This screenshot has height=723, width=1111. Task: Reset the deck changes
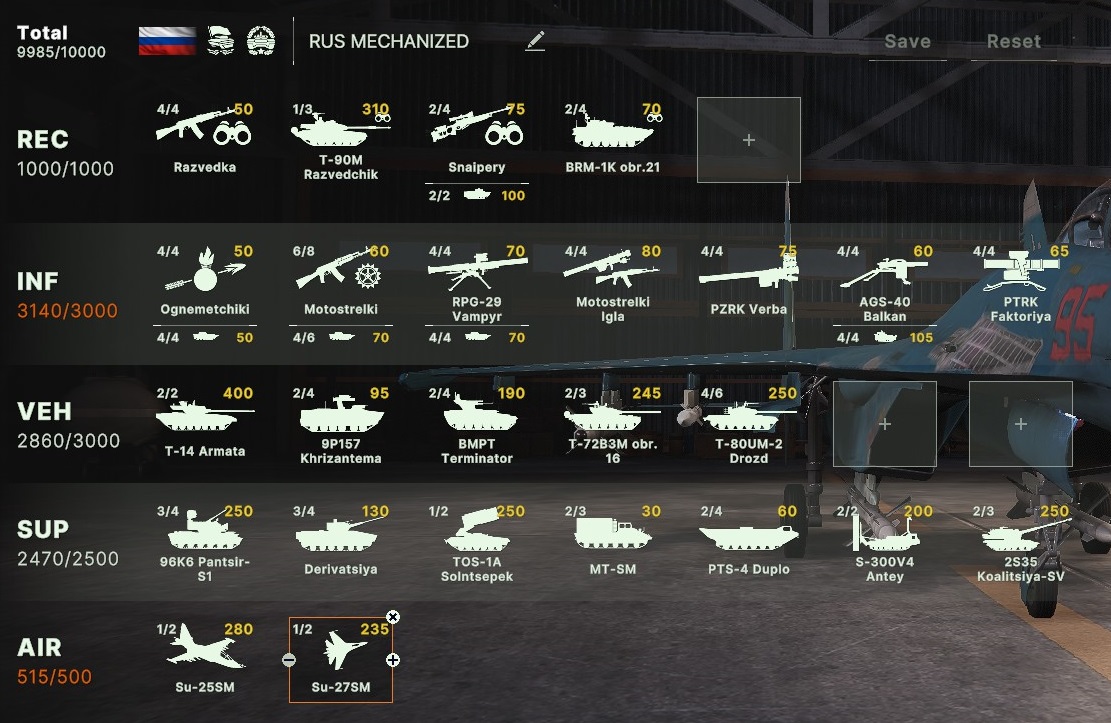click(1013, 42)
